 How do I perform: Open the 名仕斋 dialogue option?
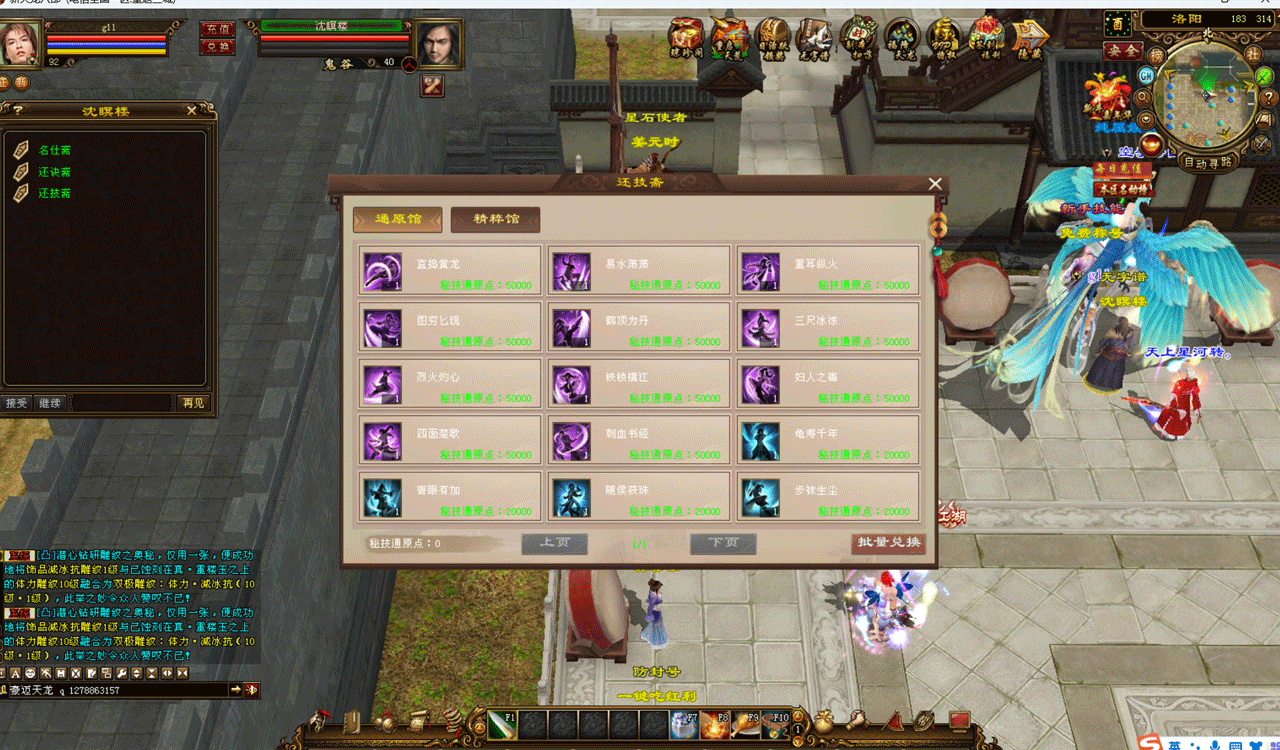55,150
